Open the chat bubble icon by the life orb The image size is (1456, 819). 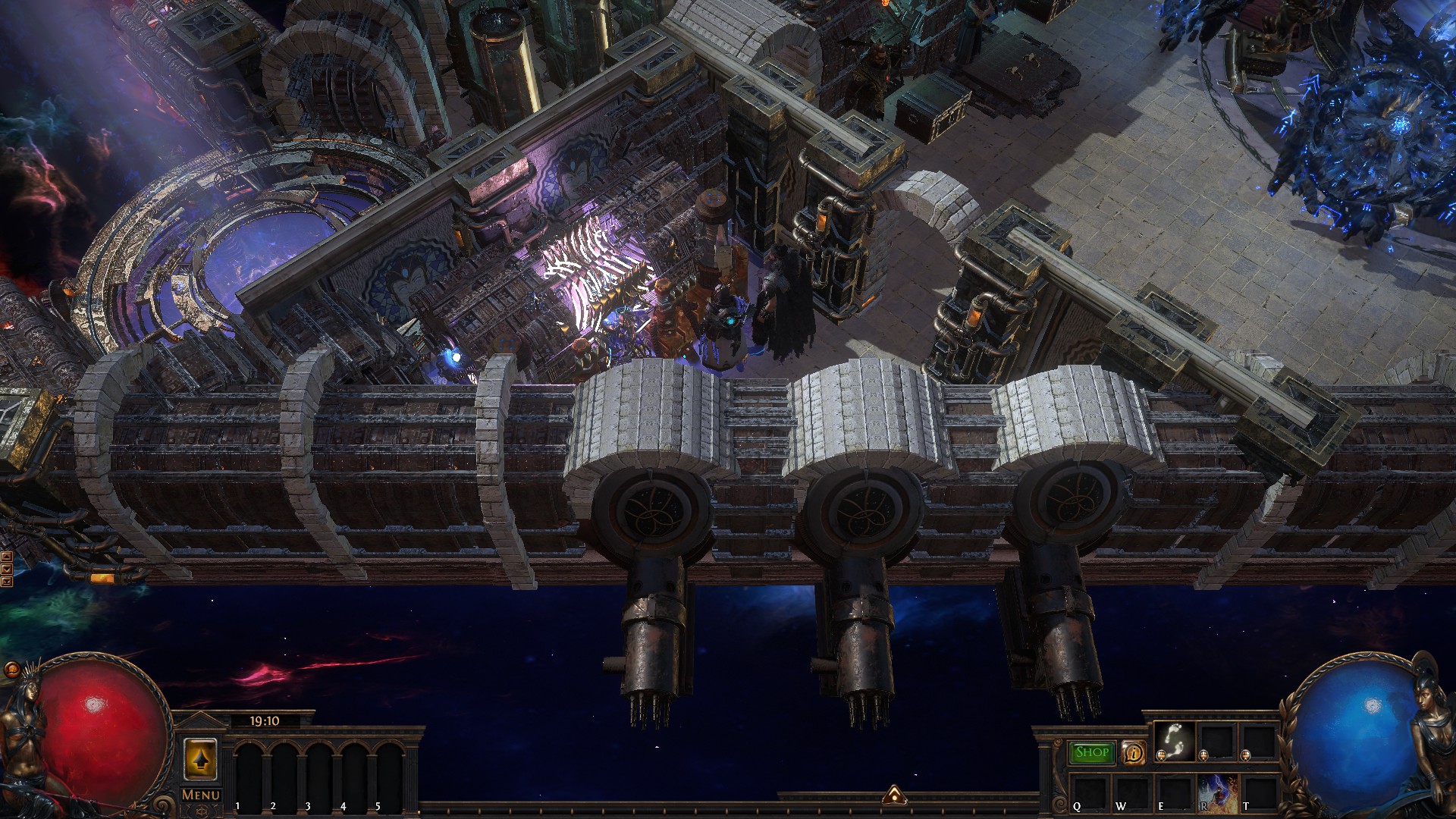pyautogui.click(x=12, y=670)
